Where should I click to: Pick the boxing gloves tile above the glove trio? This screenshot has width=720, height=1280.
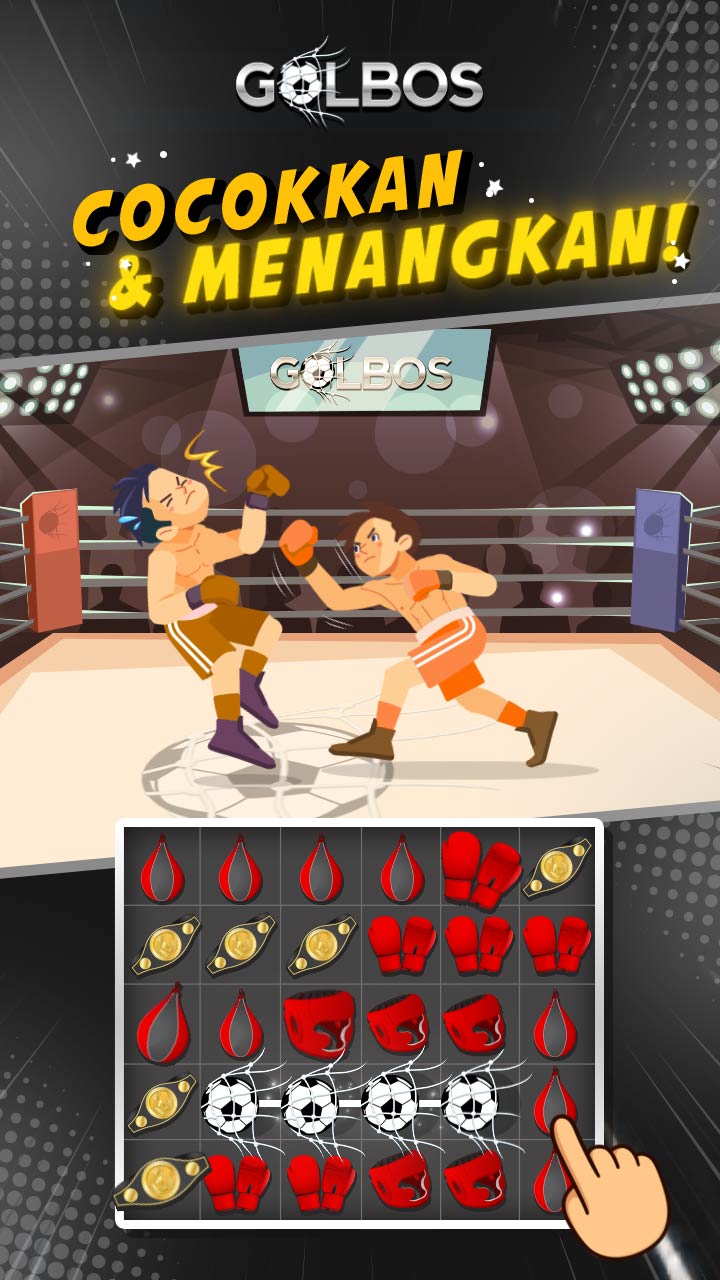[480, 867]
